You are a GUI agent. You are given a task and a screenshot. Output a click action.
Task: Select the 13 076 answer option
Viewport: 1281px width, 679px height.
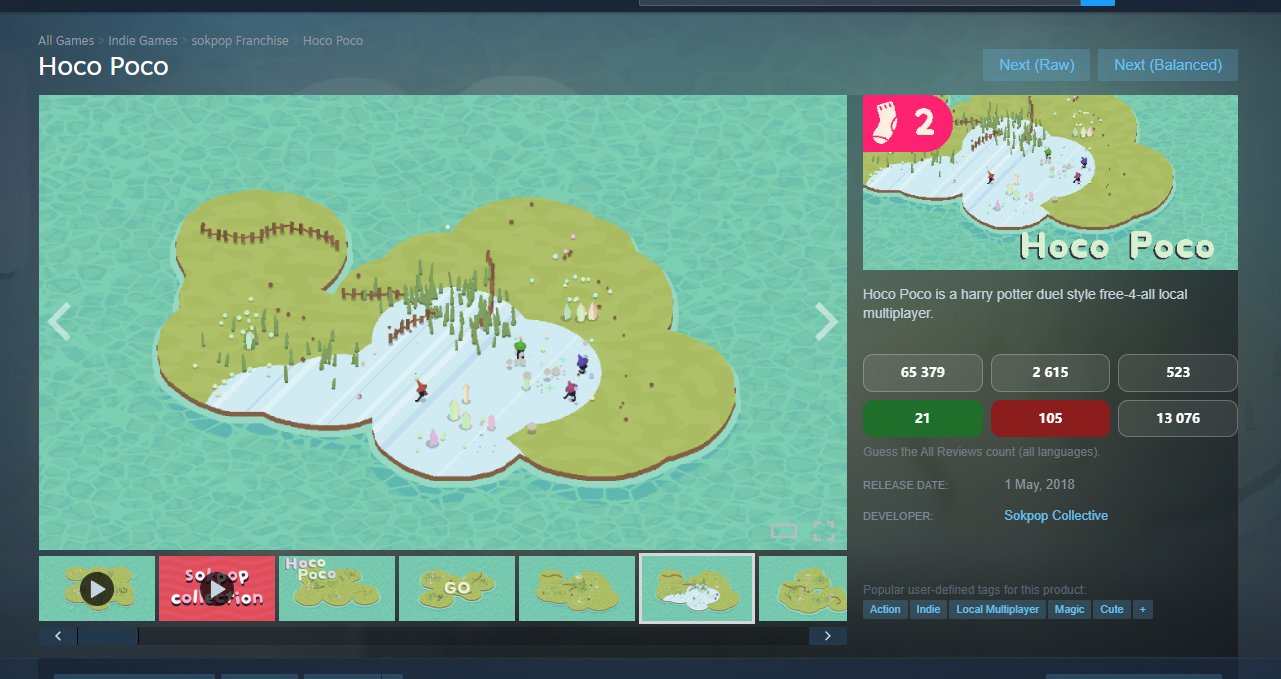click(x=1177, y=418)
